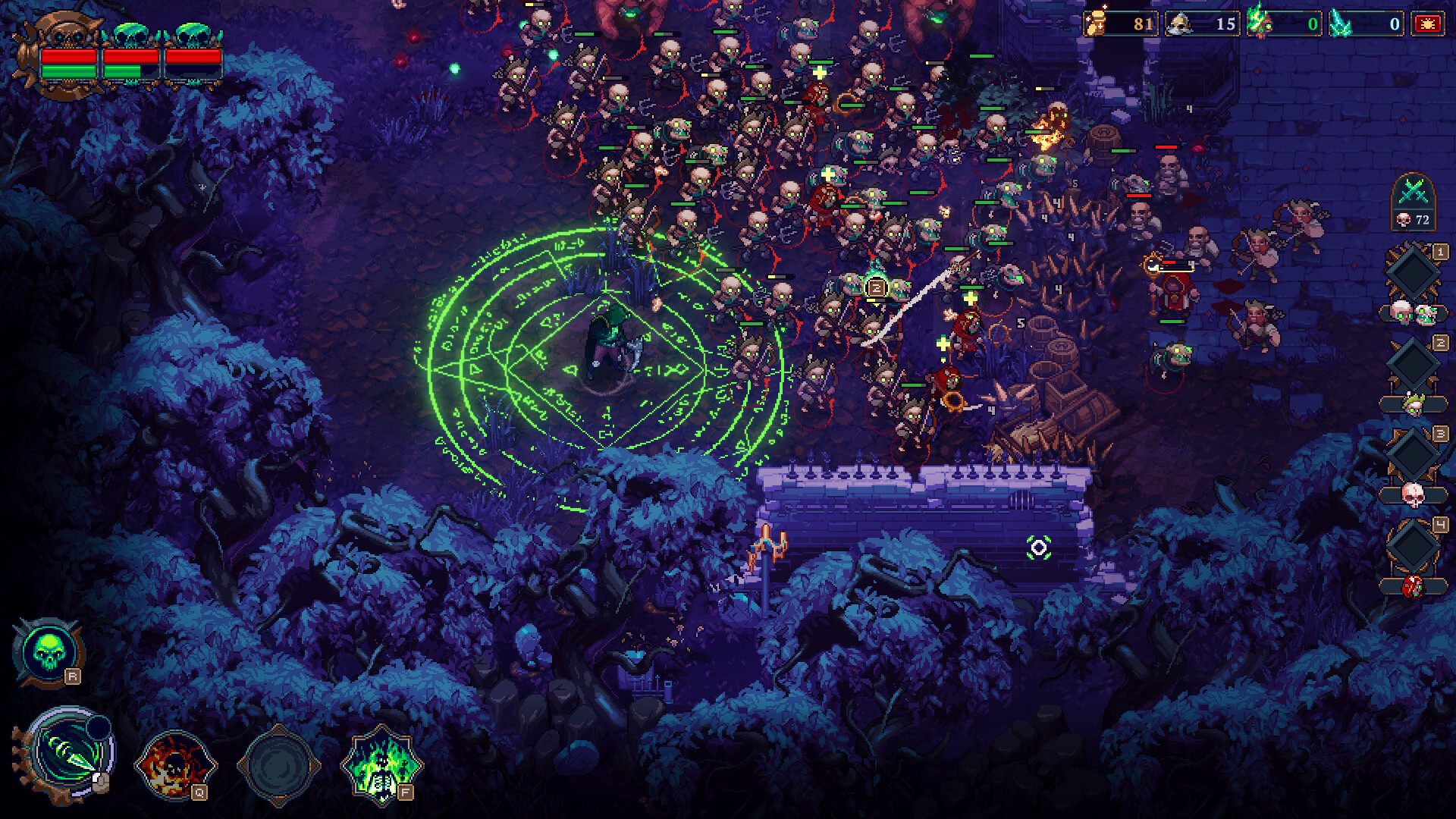Viewport: 1456px width, 819px height.
Task: Pick army group slot 3
Action: pos(1413,454)
